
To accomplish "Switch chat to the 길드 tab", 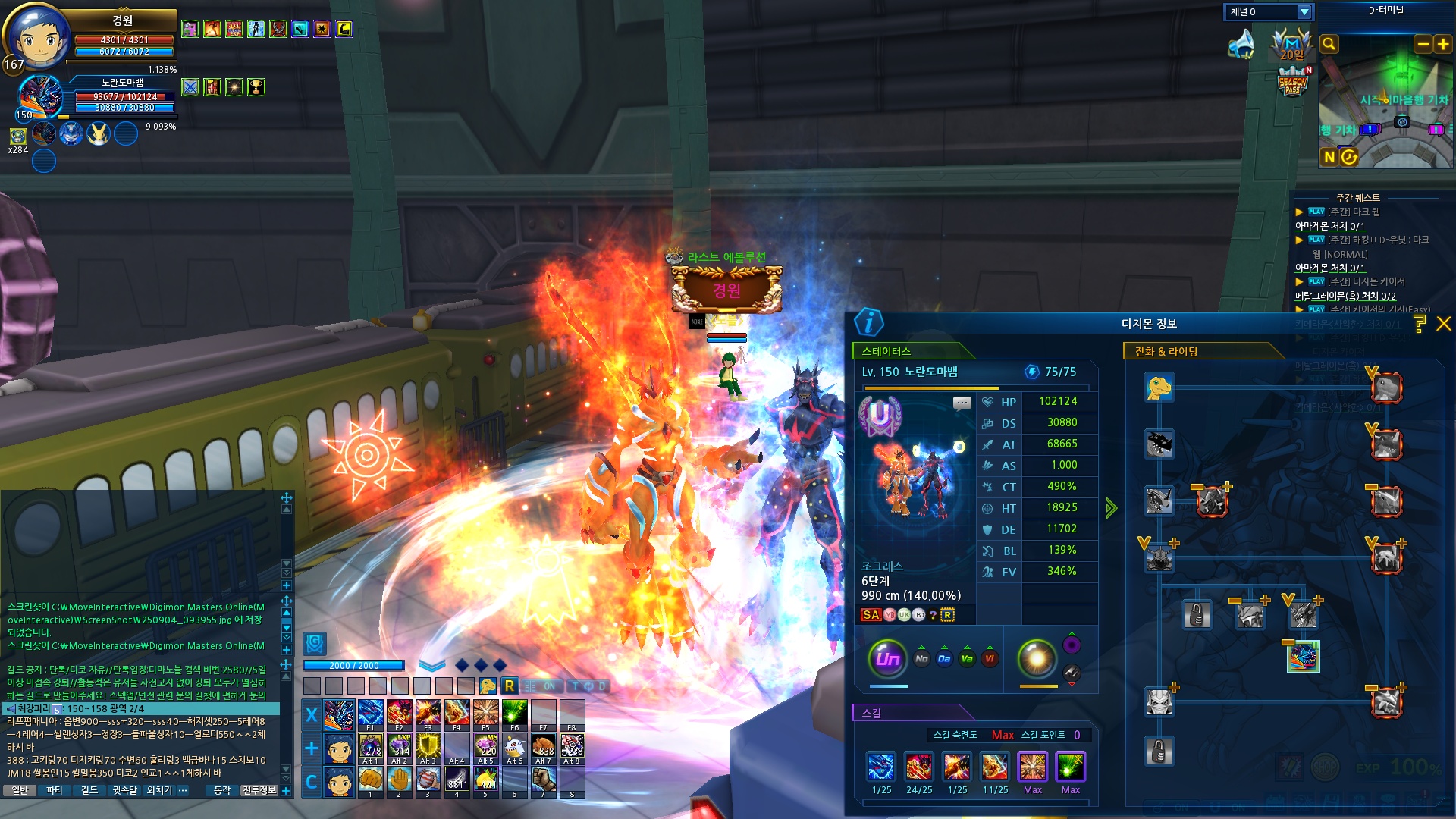I will pos(89,790).
